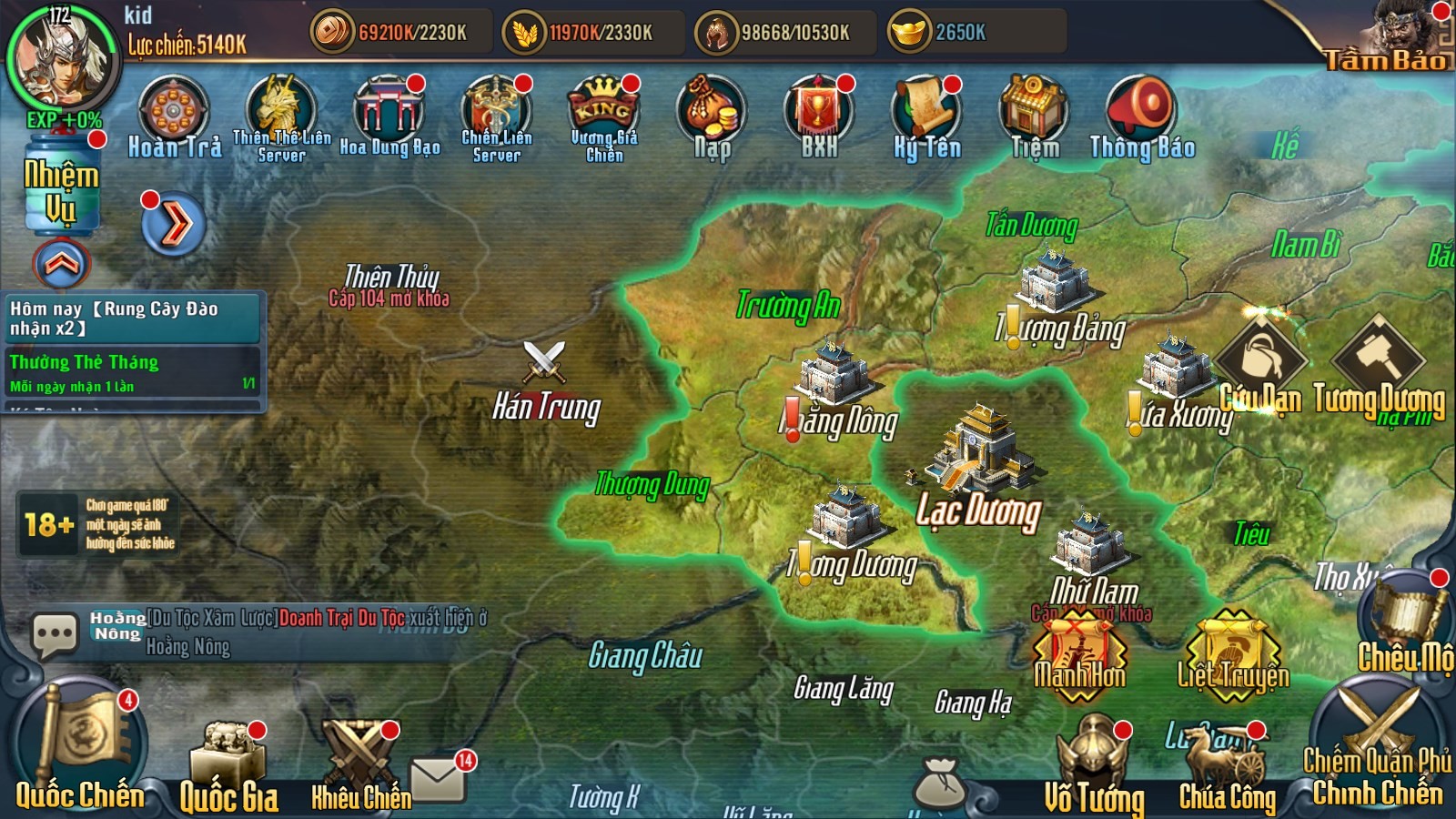Open Khiêu Chiến crossed swords menu
The width and height of the screenshot is (1456, 819).
361,760
